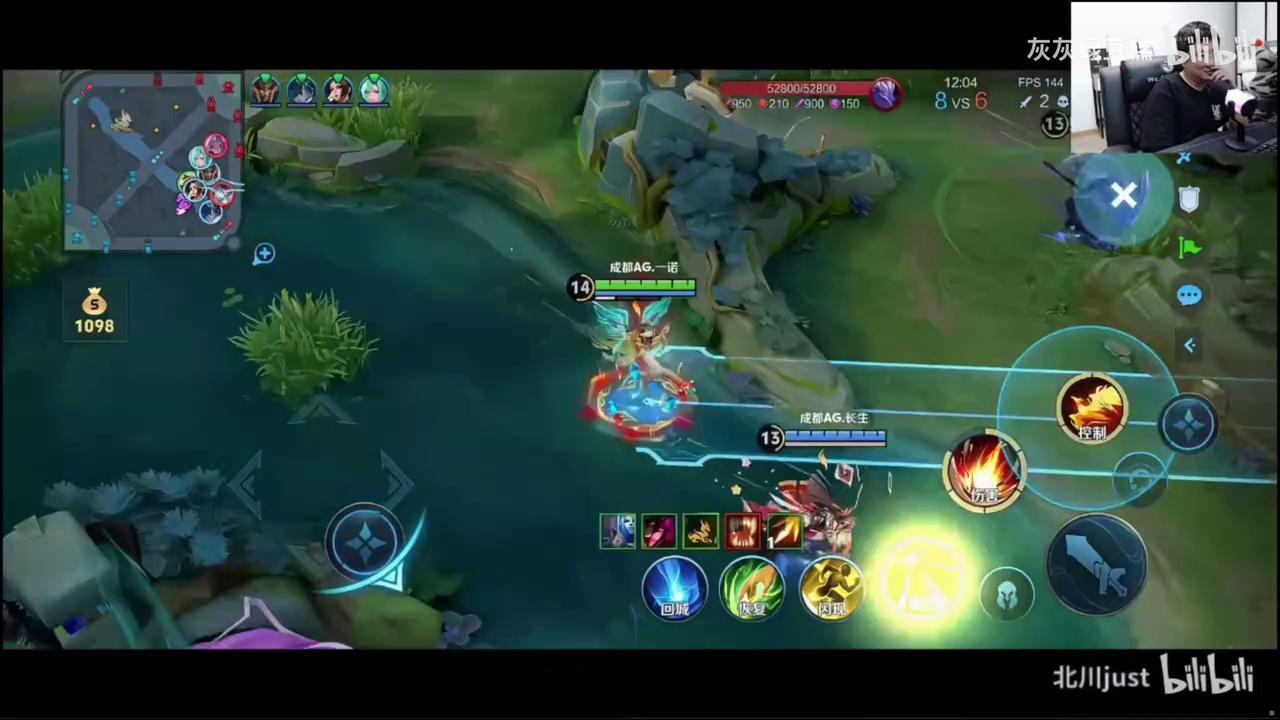Cancel the skill with the X button
The width and height of the screenshot is (1280, 720).
click(1123, 196)
